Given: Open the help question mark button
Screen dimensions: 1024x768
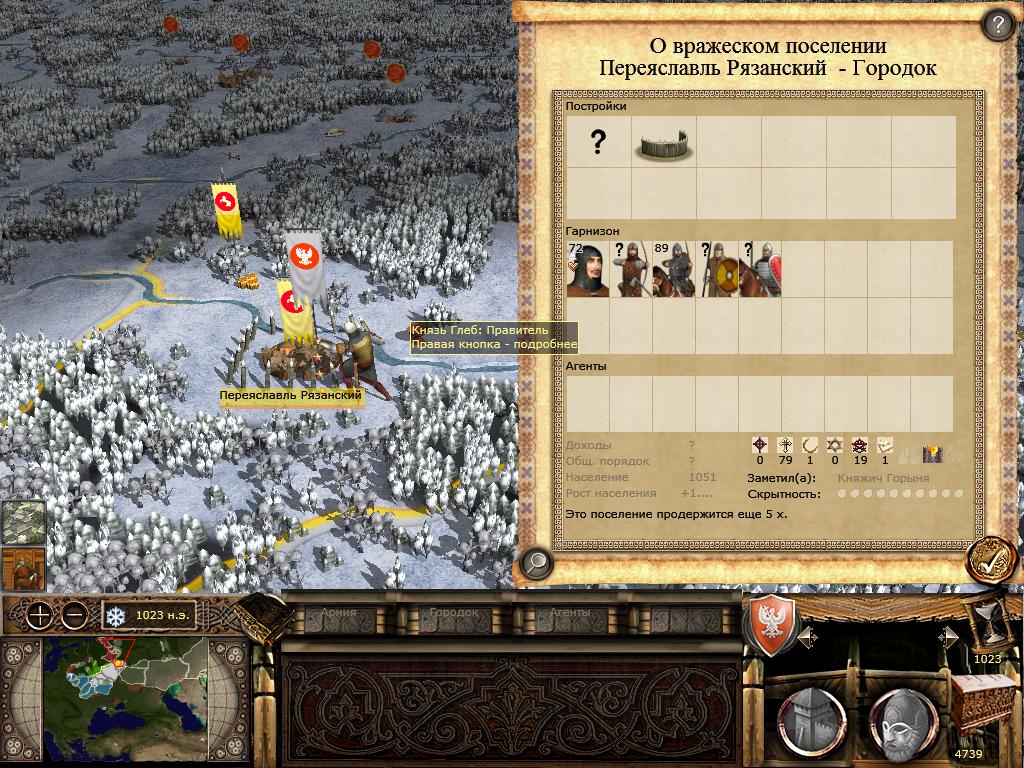Looking at the screenshot, I should coord(997,24).
